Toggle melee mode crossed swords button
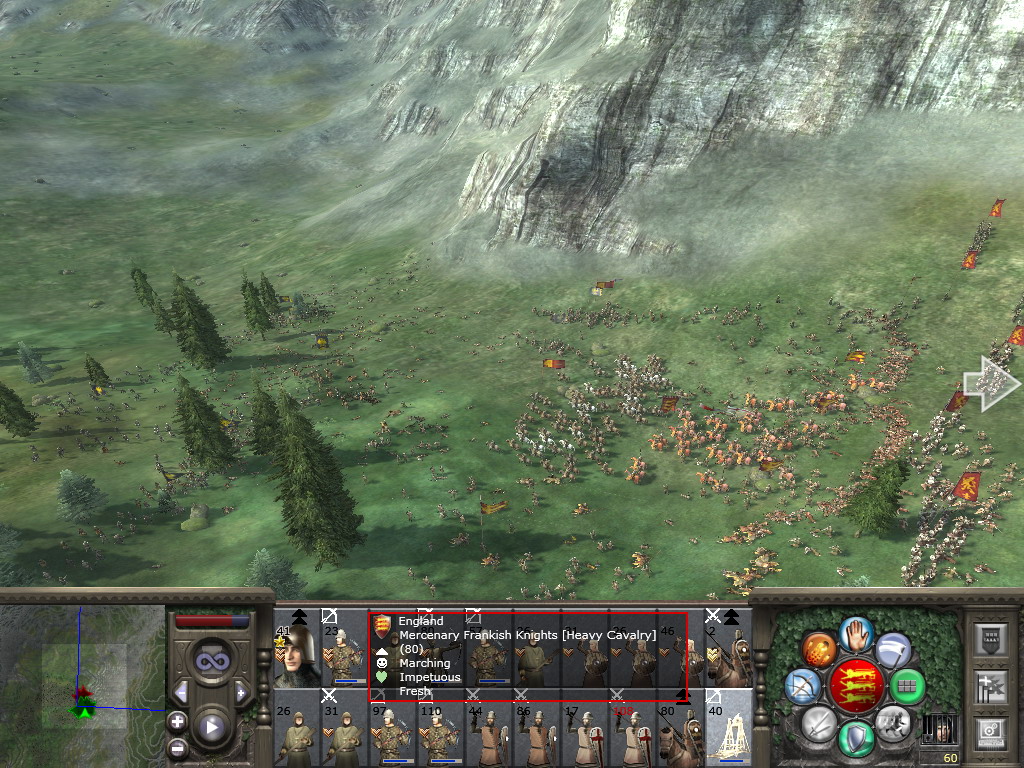The width and height of the screenshot is (1024, 768). (x=818, y=722)
